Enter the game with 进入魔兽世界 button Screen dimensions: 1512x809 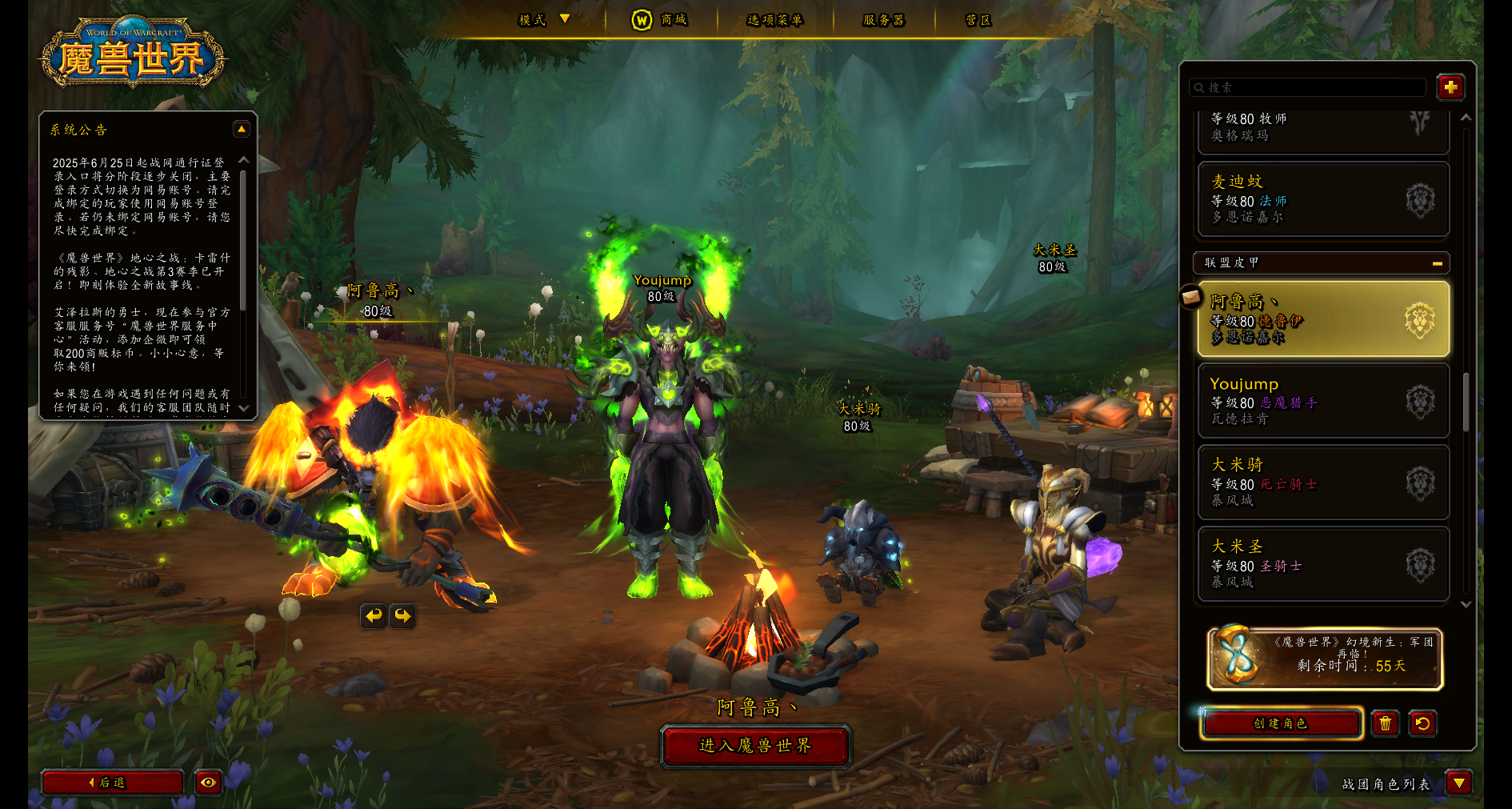755,746
